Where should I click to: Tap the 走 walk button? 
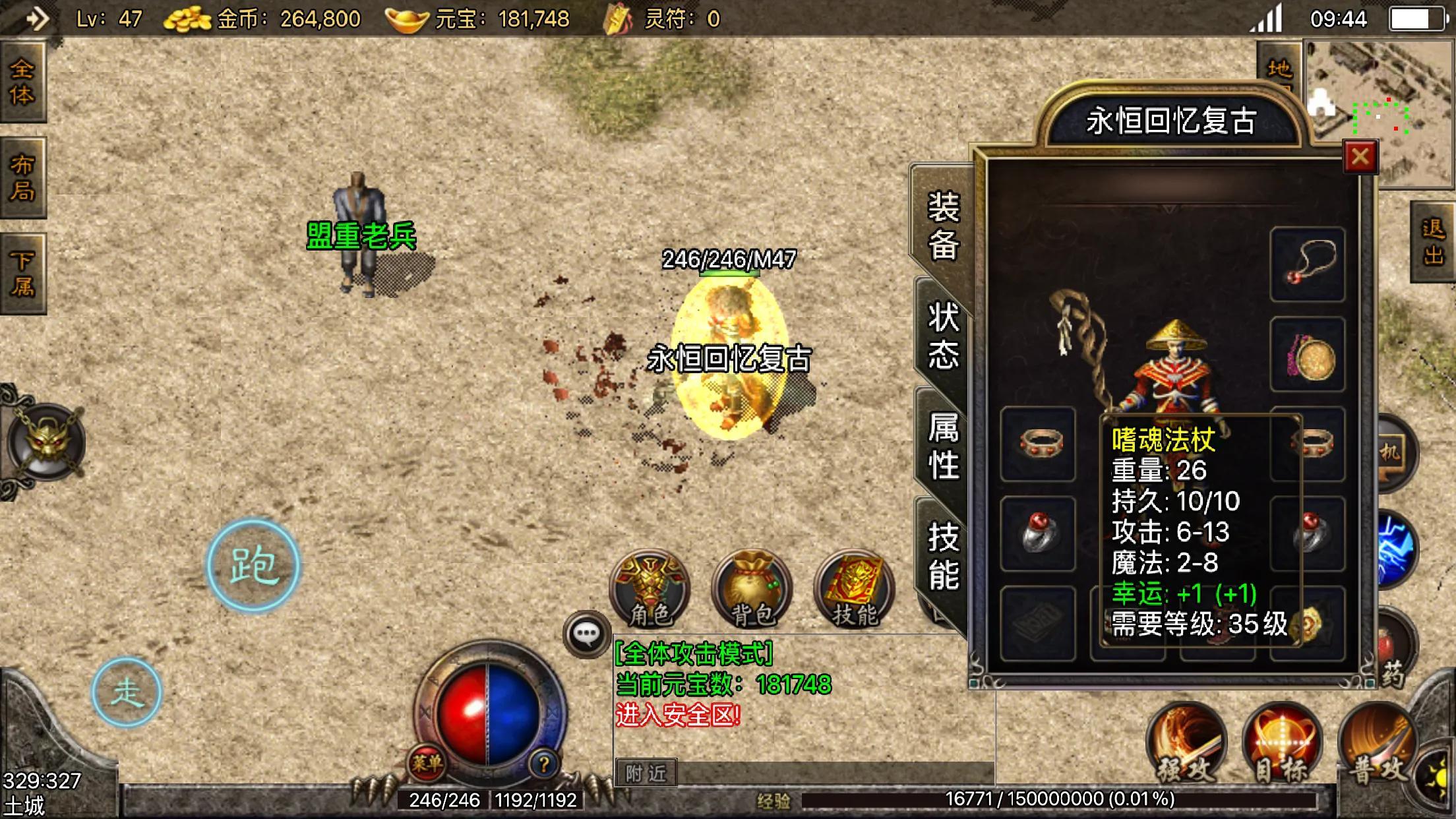pyautogui.click(x=127, y=692)
